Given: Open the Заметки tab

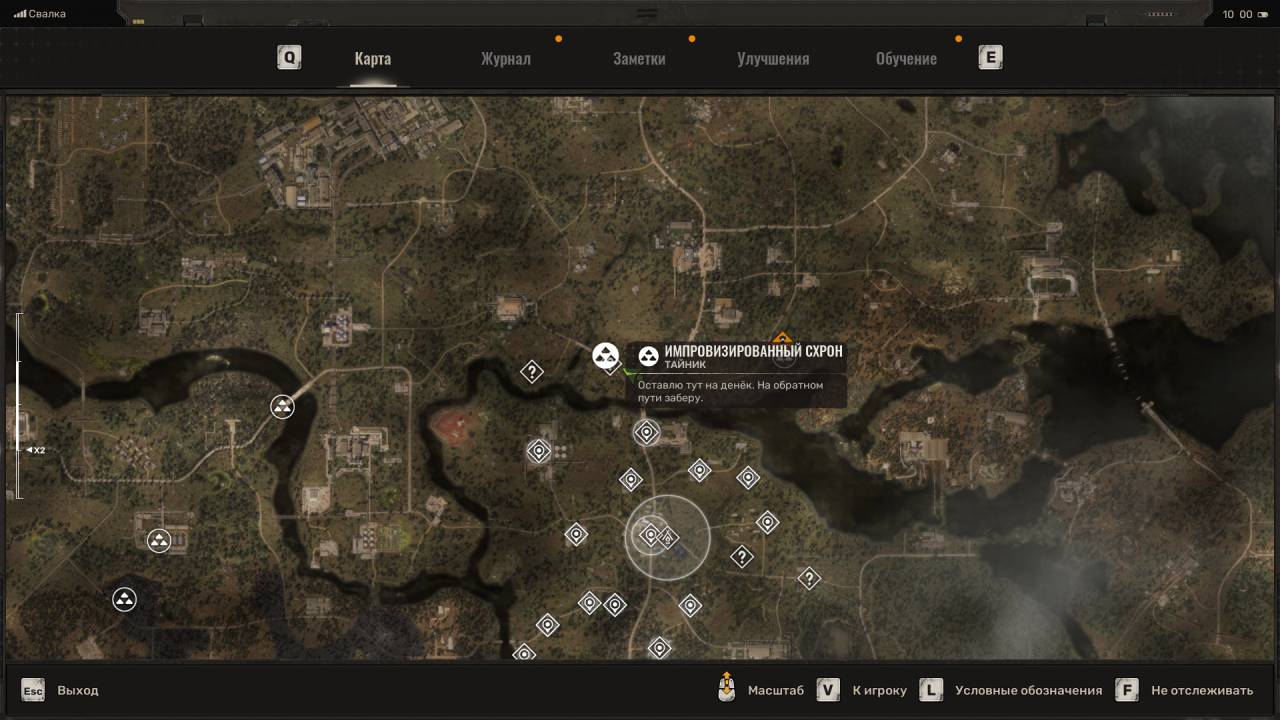Looking at the screenshot, I should (639, 58).
